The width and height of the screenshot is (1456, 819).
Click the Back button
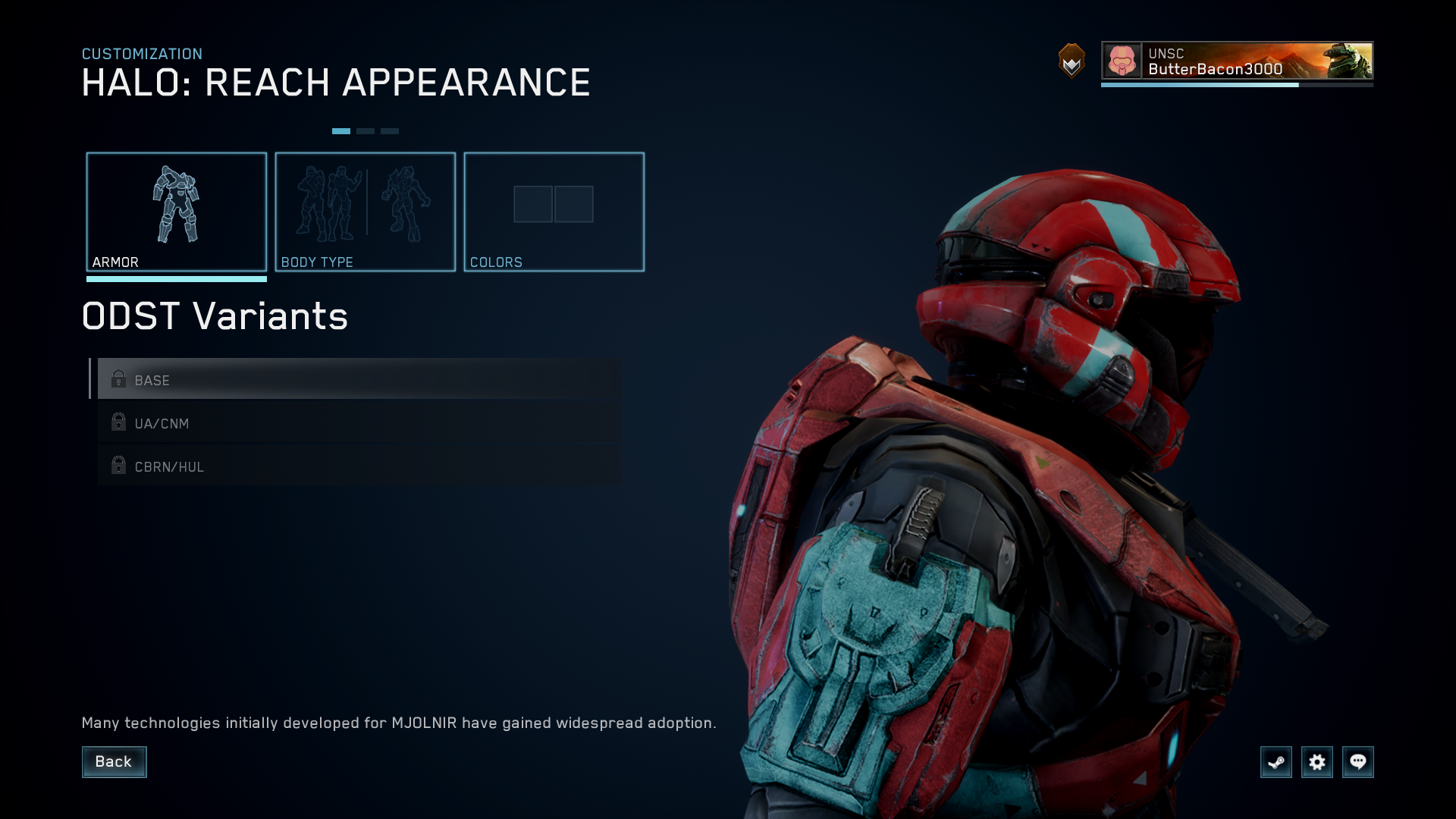coord(114,761)
